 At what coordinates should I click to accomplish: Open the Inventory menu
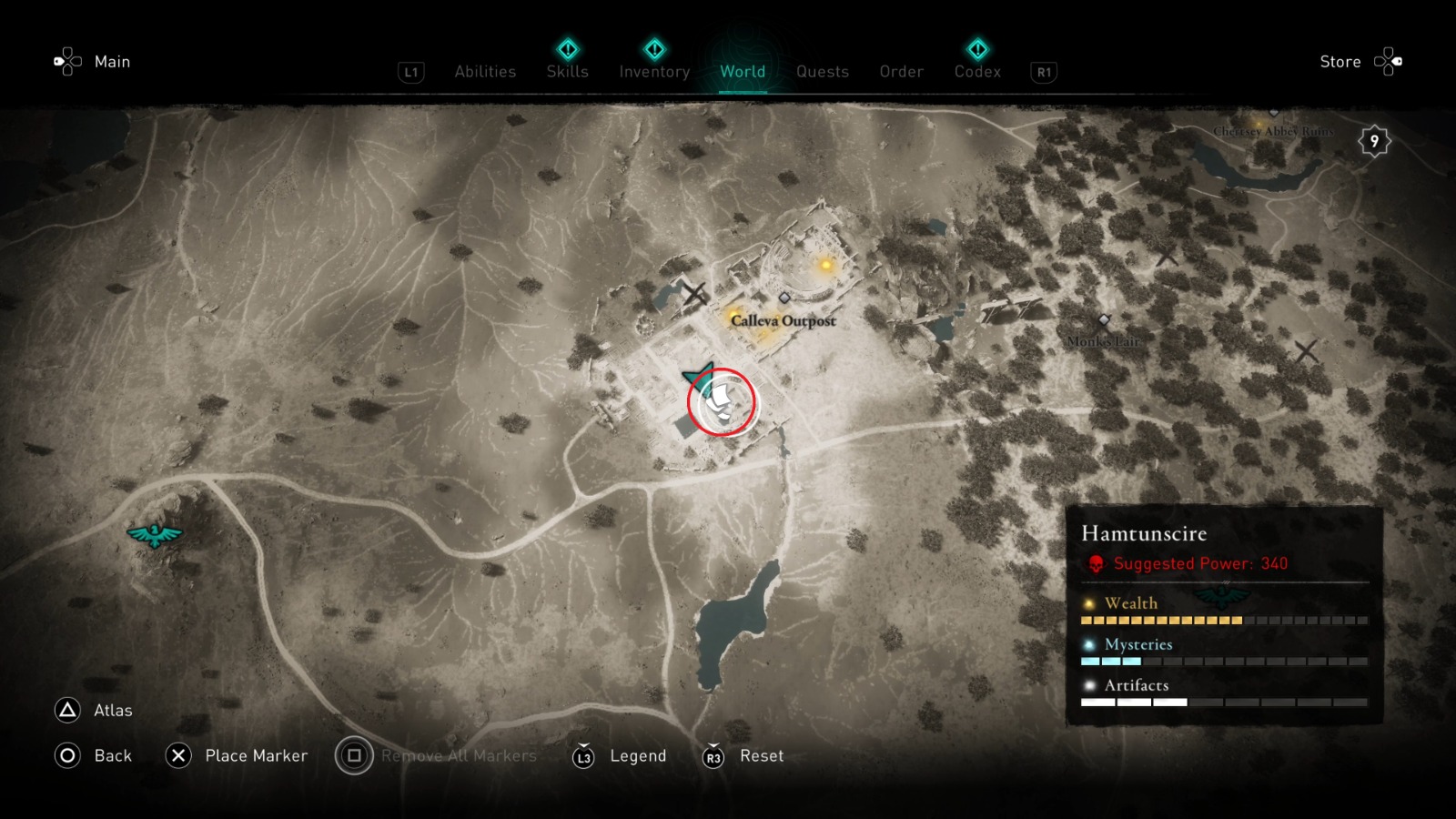click(x=654, y=72)
